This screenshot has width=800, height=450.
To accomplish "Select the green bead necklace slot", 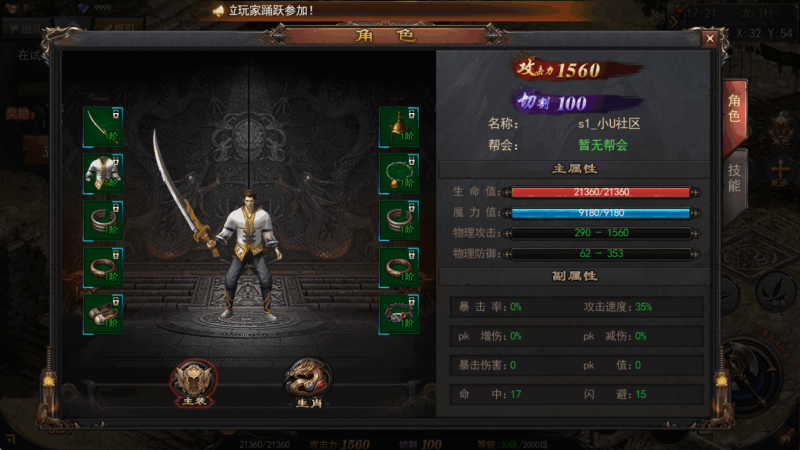I will click(x=399, y=173).
